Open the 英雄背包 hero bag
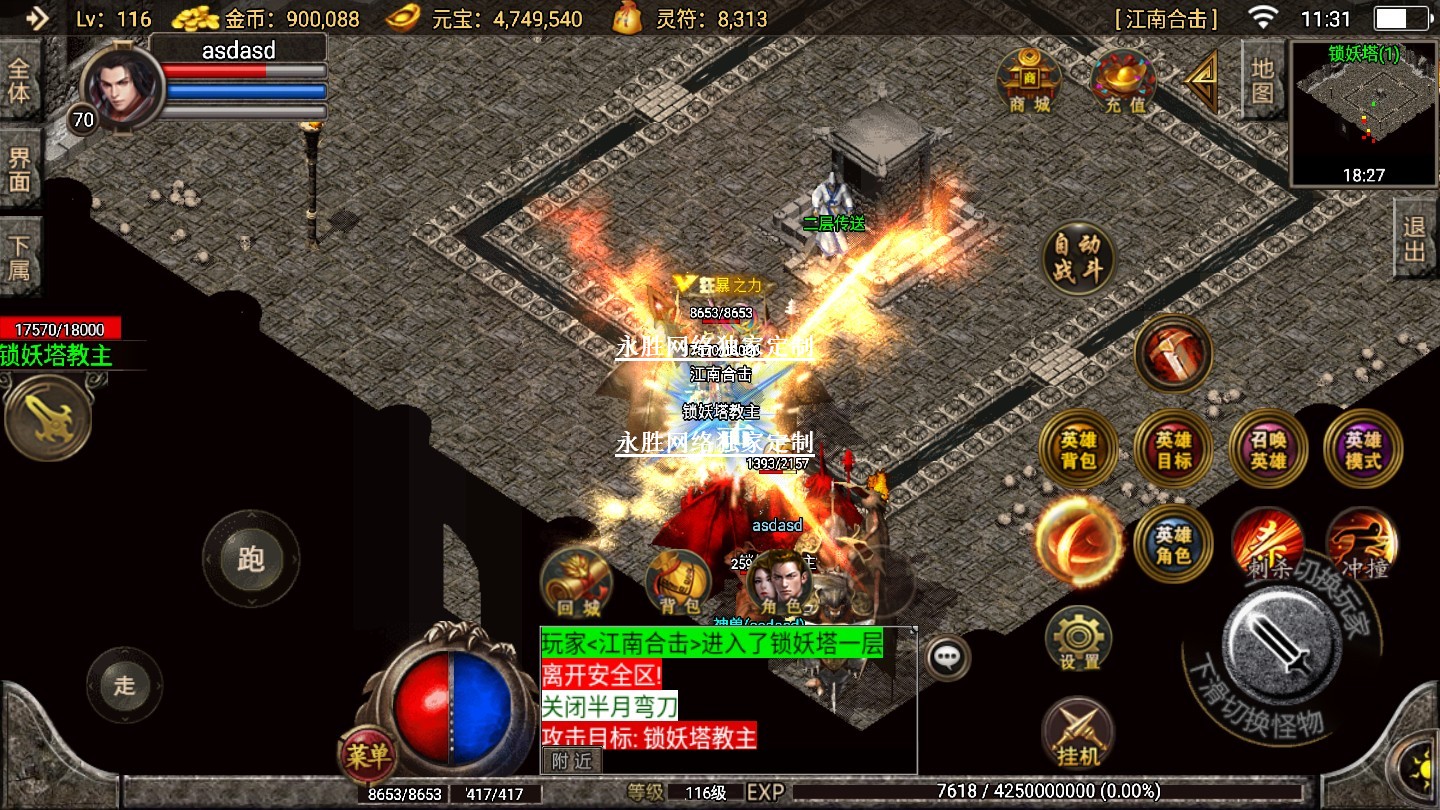The height and width of the screenshot is (810, 1440). [x=1078, y=449]
